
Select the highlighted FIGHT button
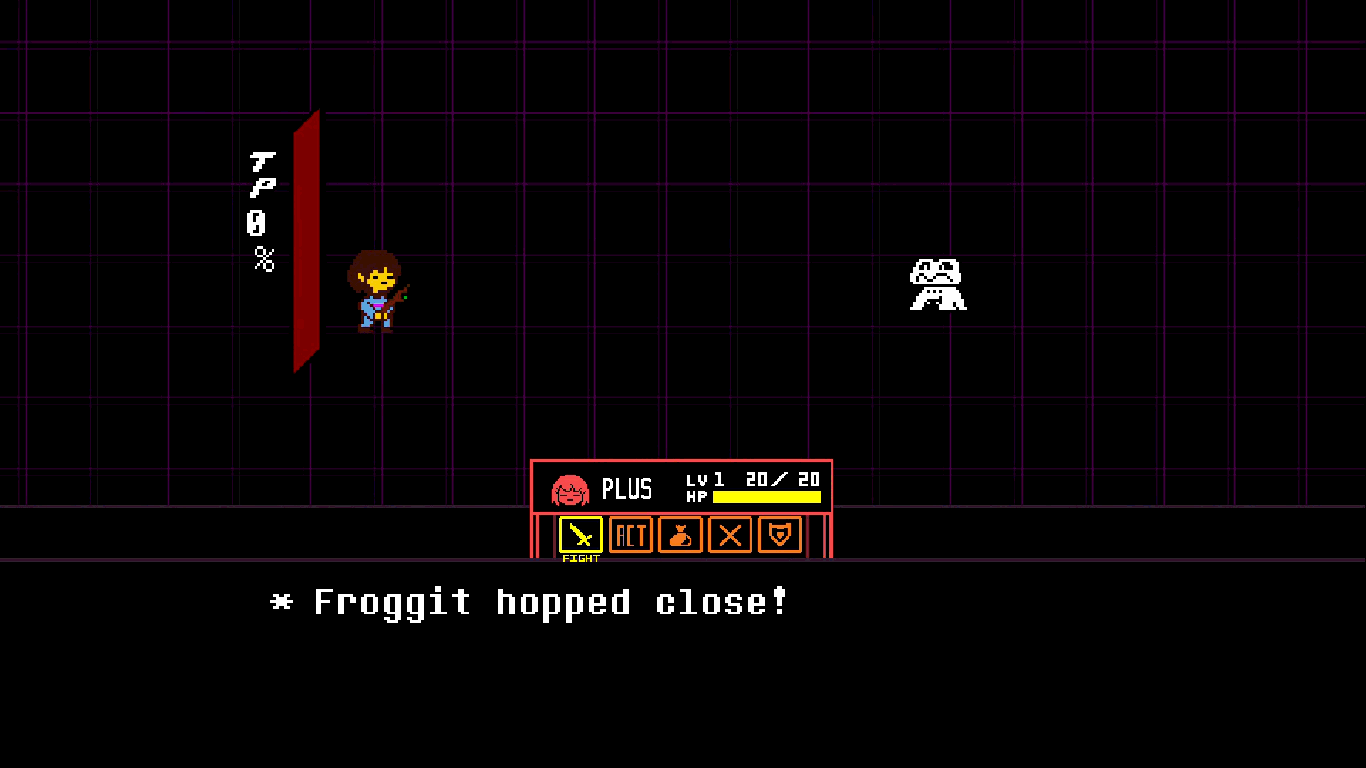(x=580, y=535)
